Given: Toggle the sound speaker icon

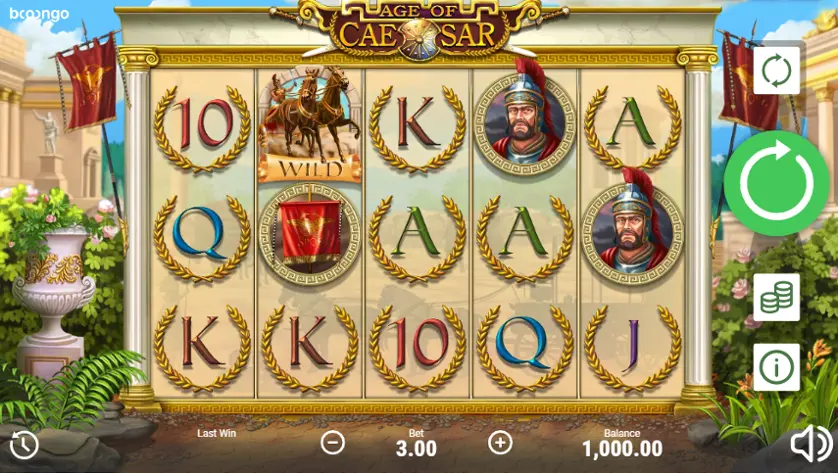Looking at the screenshot, I should pos(810,444).
